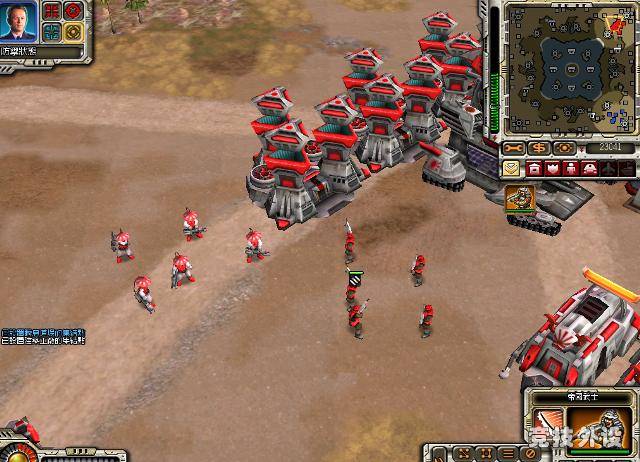The width and height of the screenshot is (640, 462).
Task: Select the tank icon in the build queue
Action: pos(519,197)
